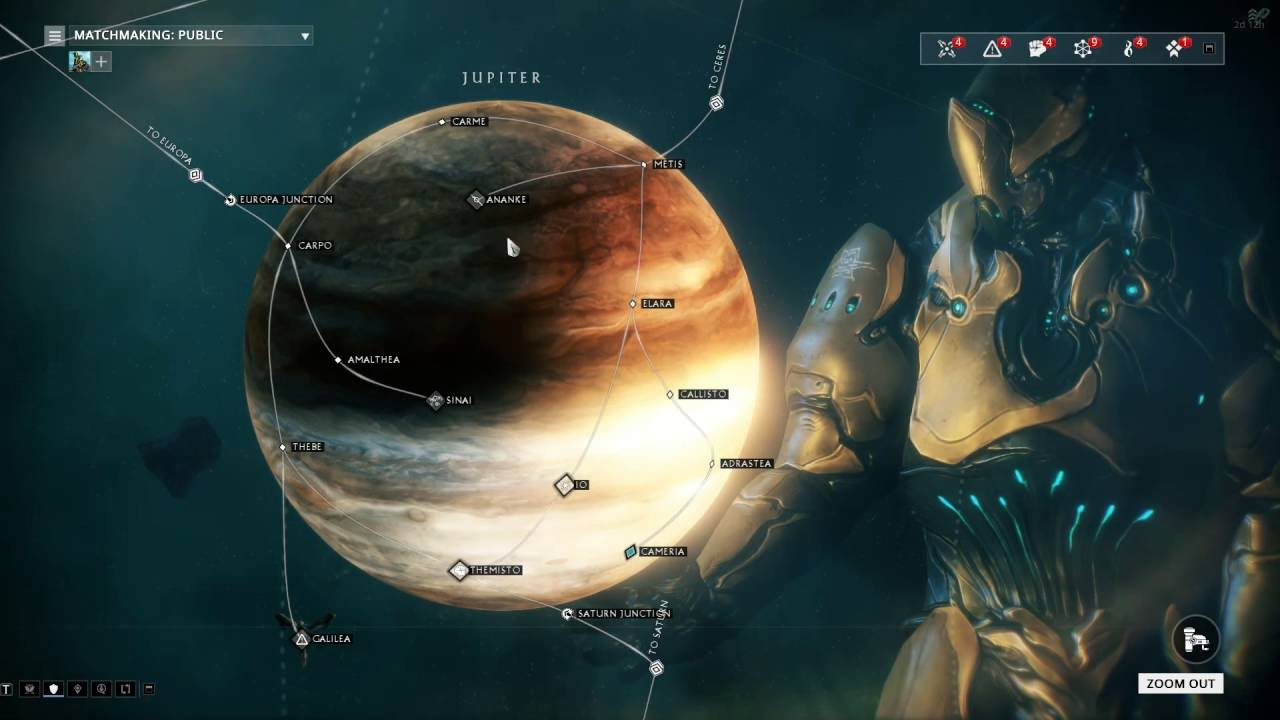Viewport: 1280px width, 720px height.
Task: Collapse the world-state icon panel
Action: click(x=1209, y=48)
